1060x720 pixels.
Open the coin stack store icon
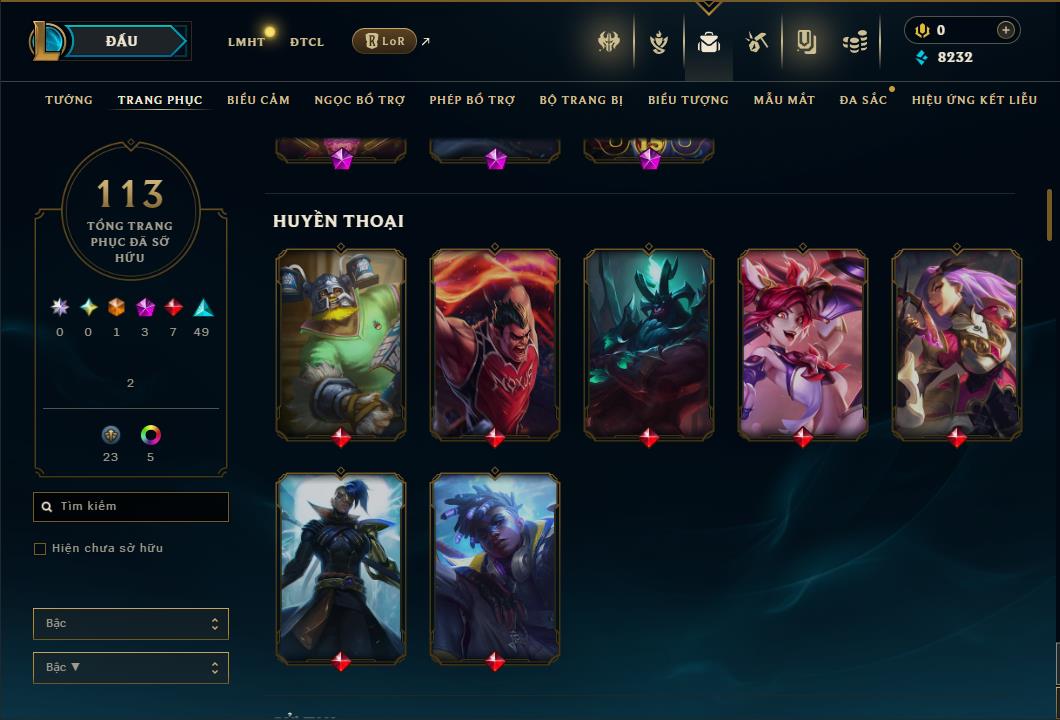[854, 42]
